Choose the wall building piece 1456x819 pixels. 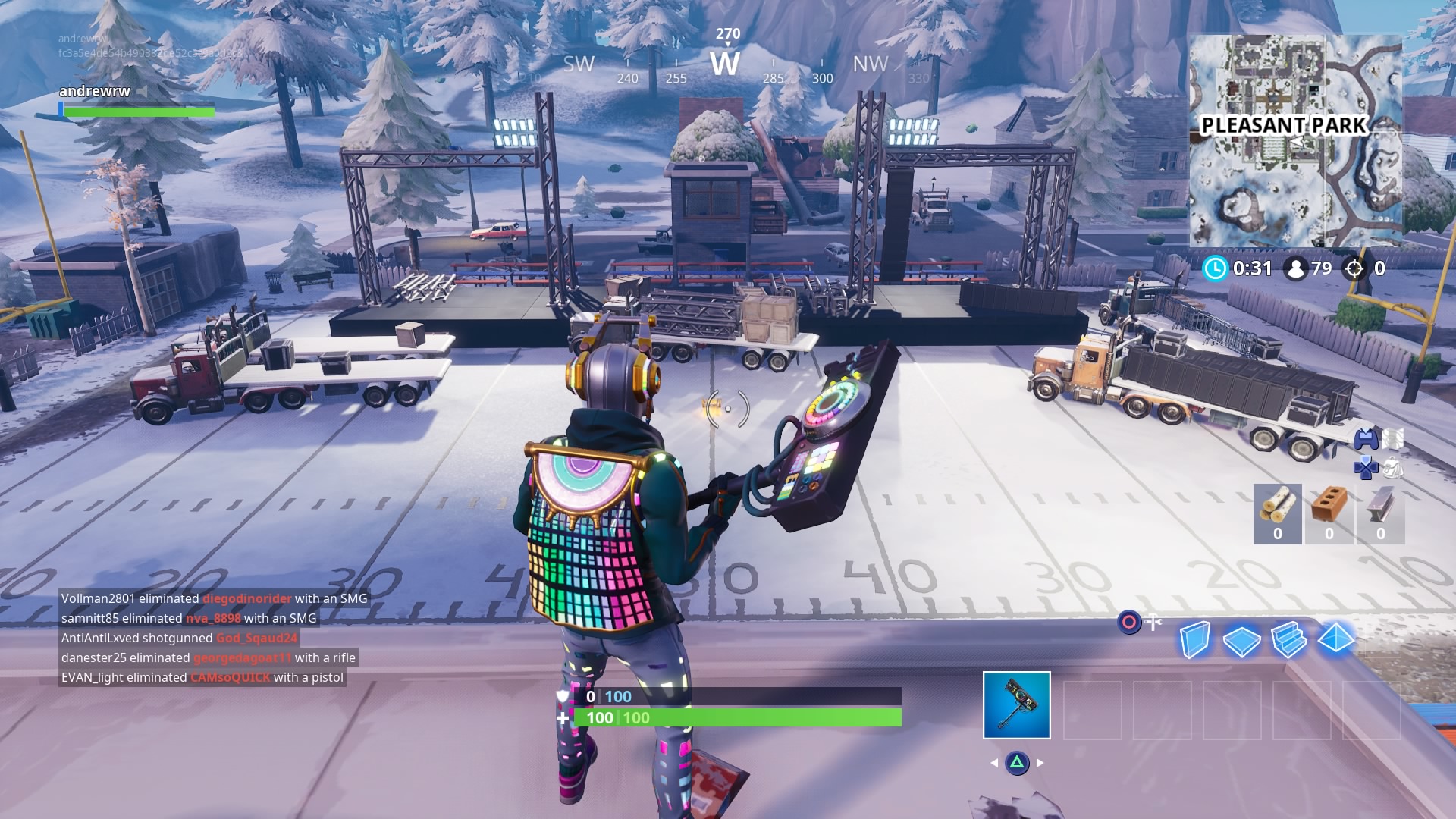(x=1194, y=640)
